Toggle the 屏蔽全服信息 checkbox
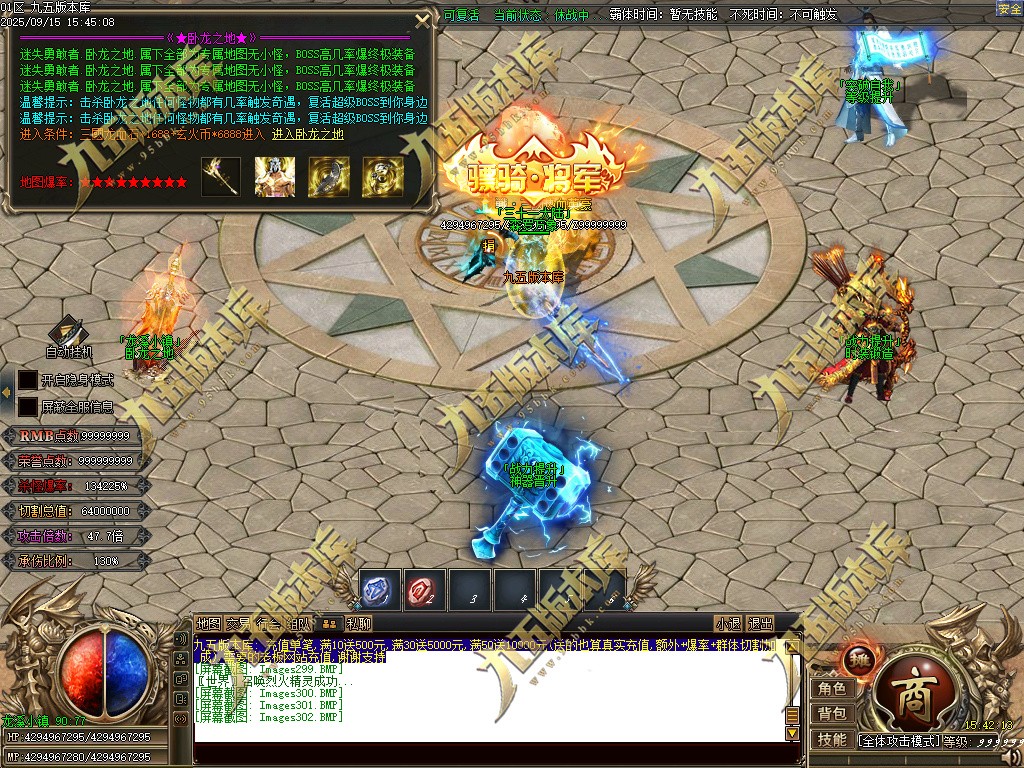Image resolution: width=1024 pixels, height=768 pixels. [28, 407]
